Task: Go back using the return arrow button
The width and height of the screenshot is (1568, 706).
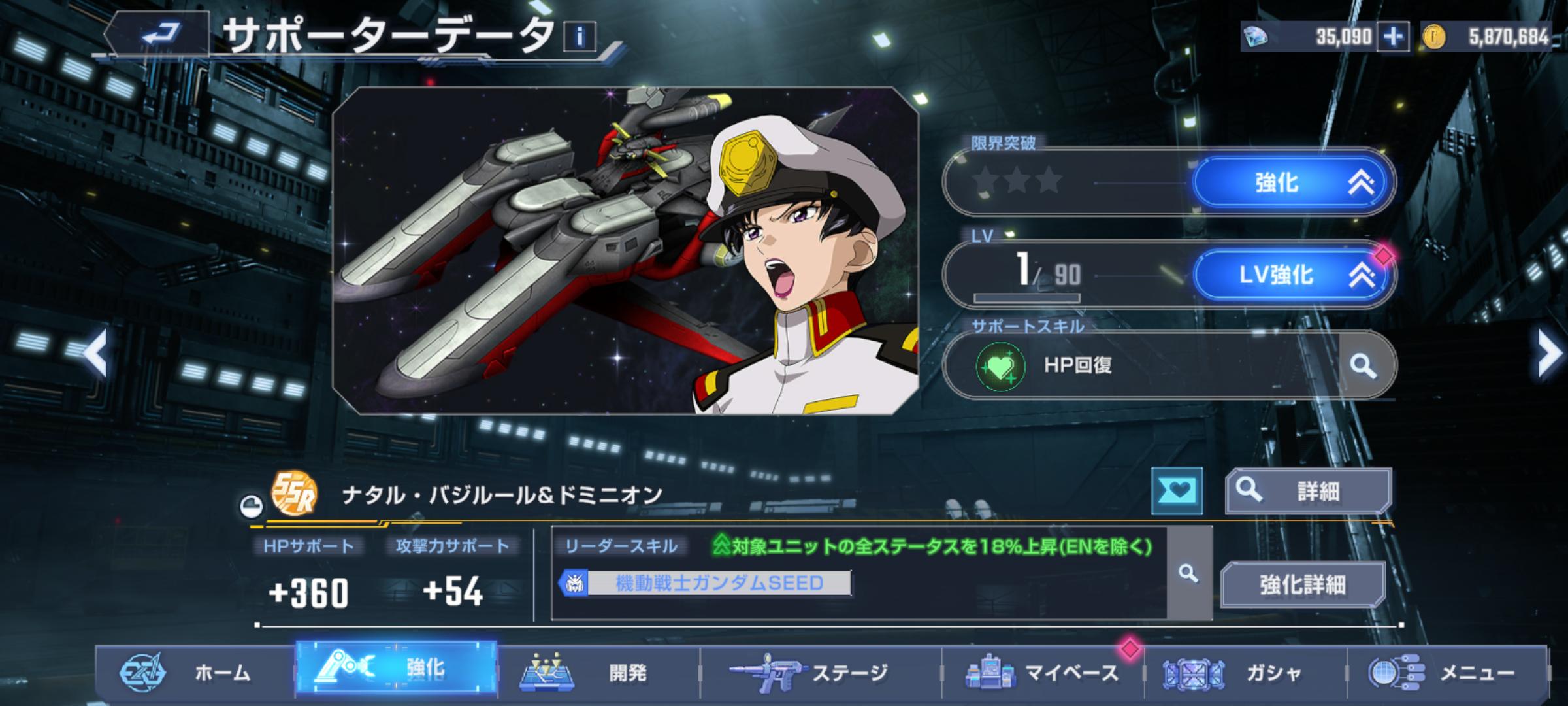Action: [x=160, y=33]
